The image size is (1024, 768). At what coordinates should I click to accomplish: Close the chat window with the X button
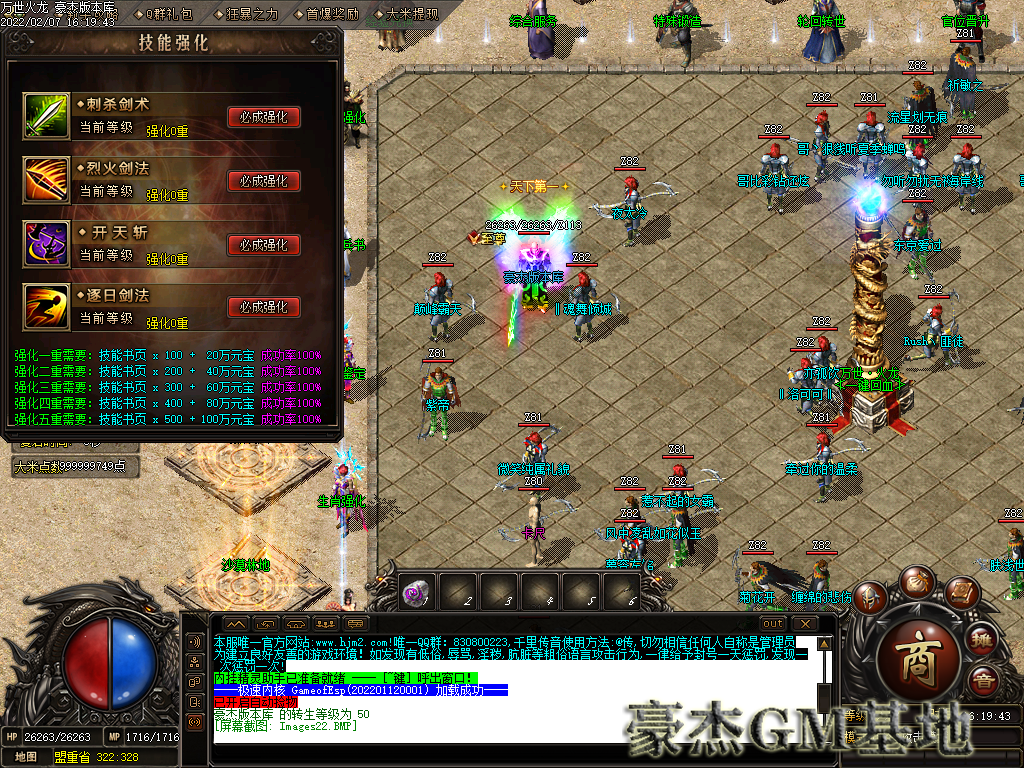803,624
